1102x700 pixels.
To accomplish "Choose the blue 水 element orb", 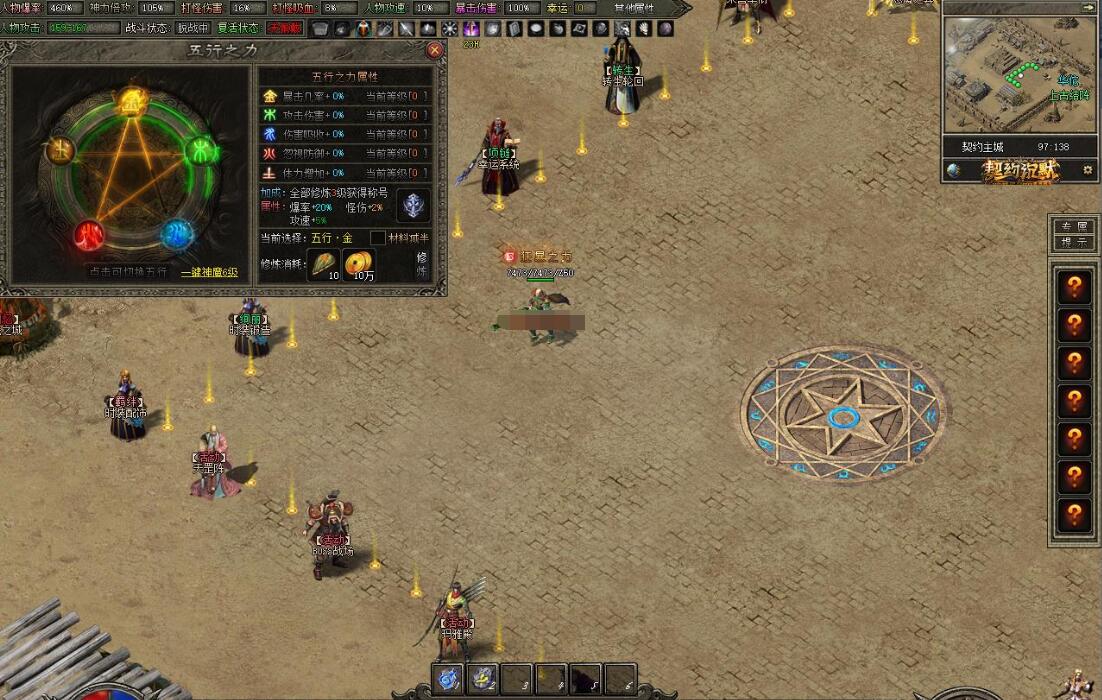I will [177, 235].
